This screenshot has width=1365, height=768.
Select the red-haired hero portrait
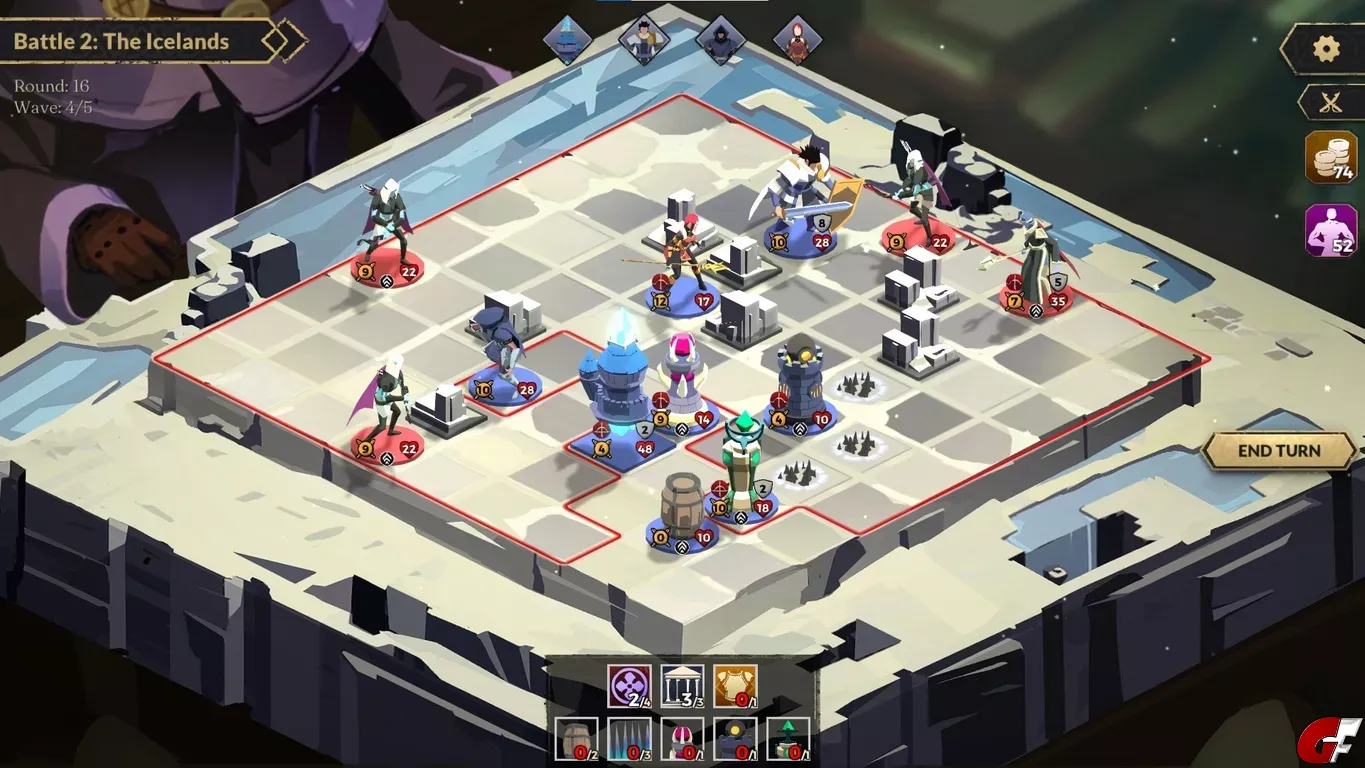tap(797, 41)
